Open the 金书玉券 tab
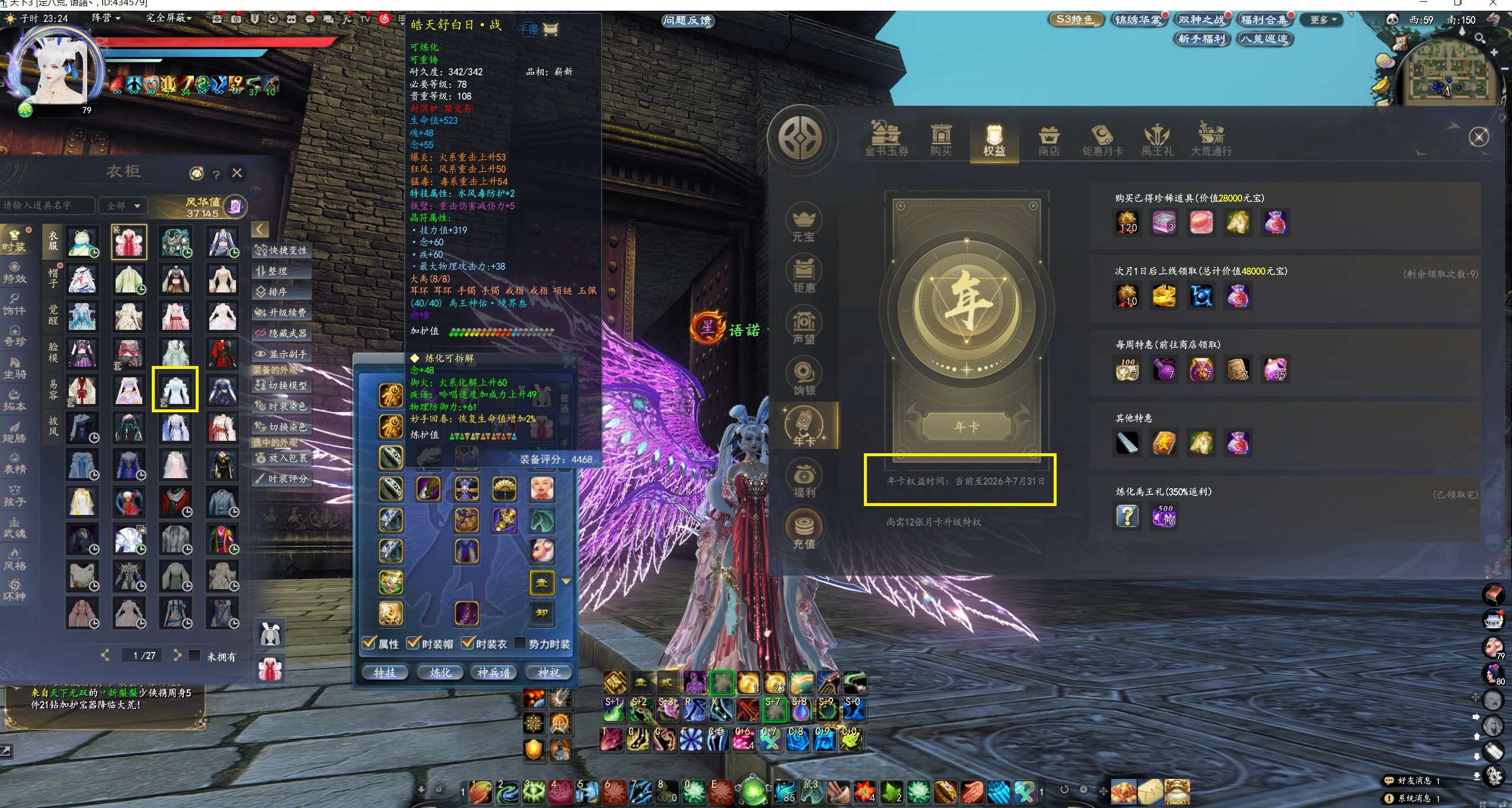Screen dimensions: 1512x808 (886, 141)
